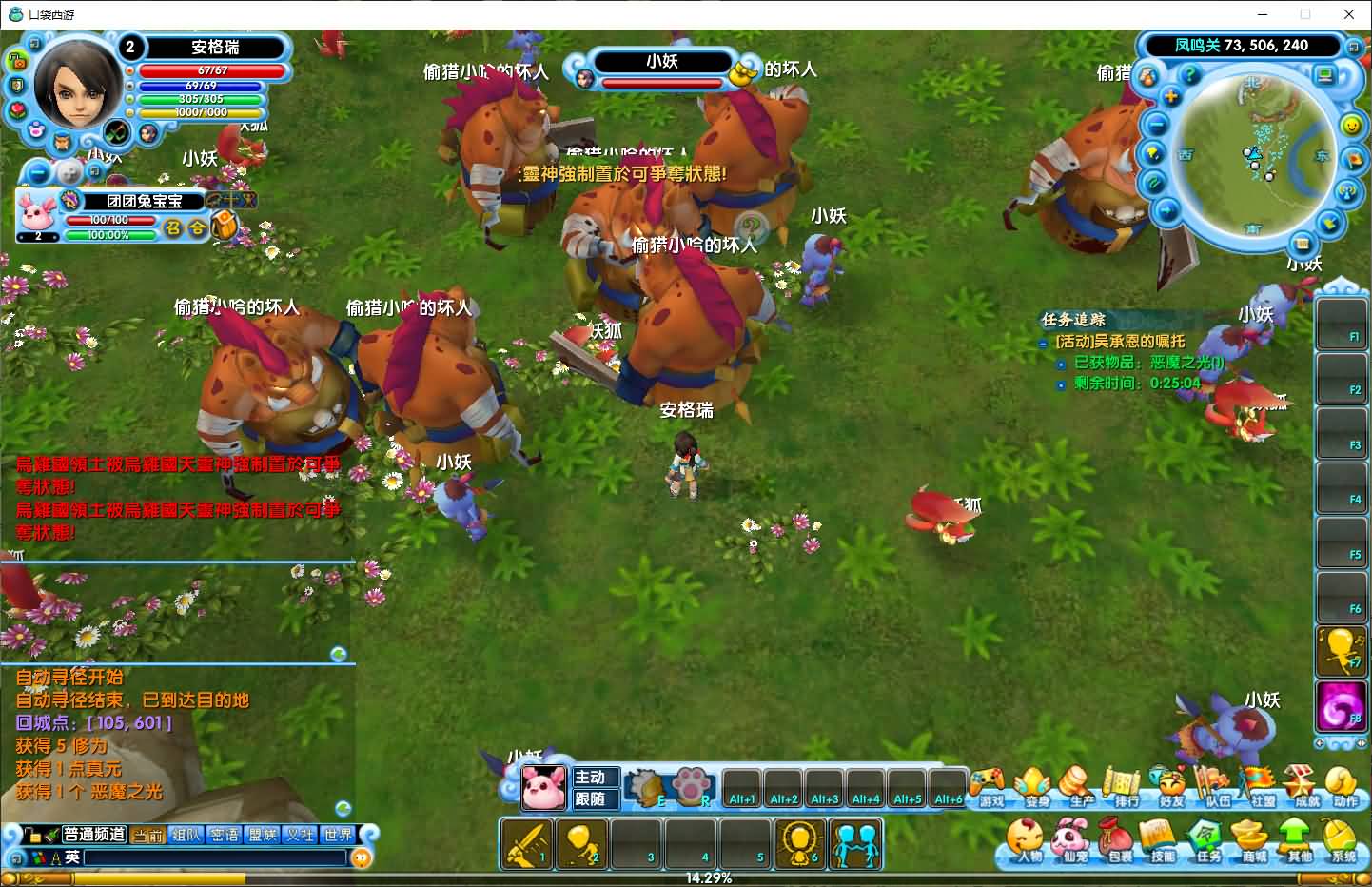Open the 好友 friends list
1372x887 pixels.
tap(1171, 786)
